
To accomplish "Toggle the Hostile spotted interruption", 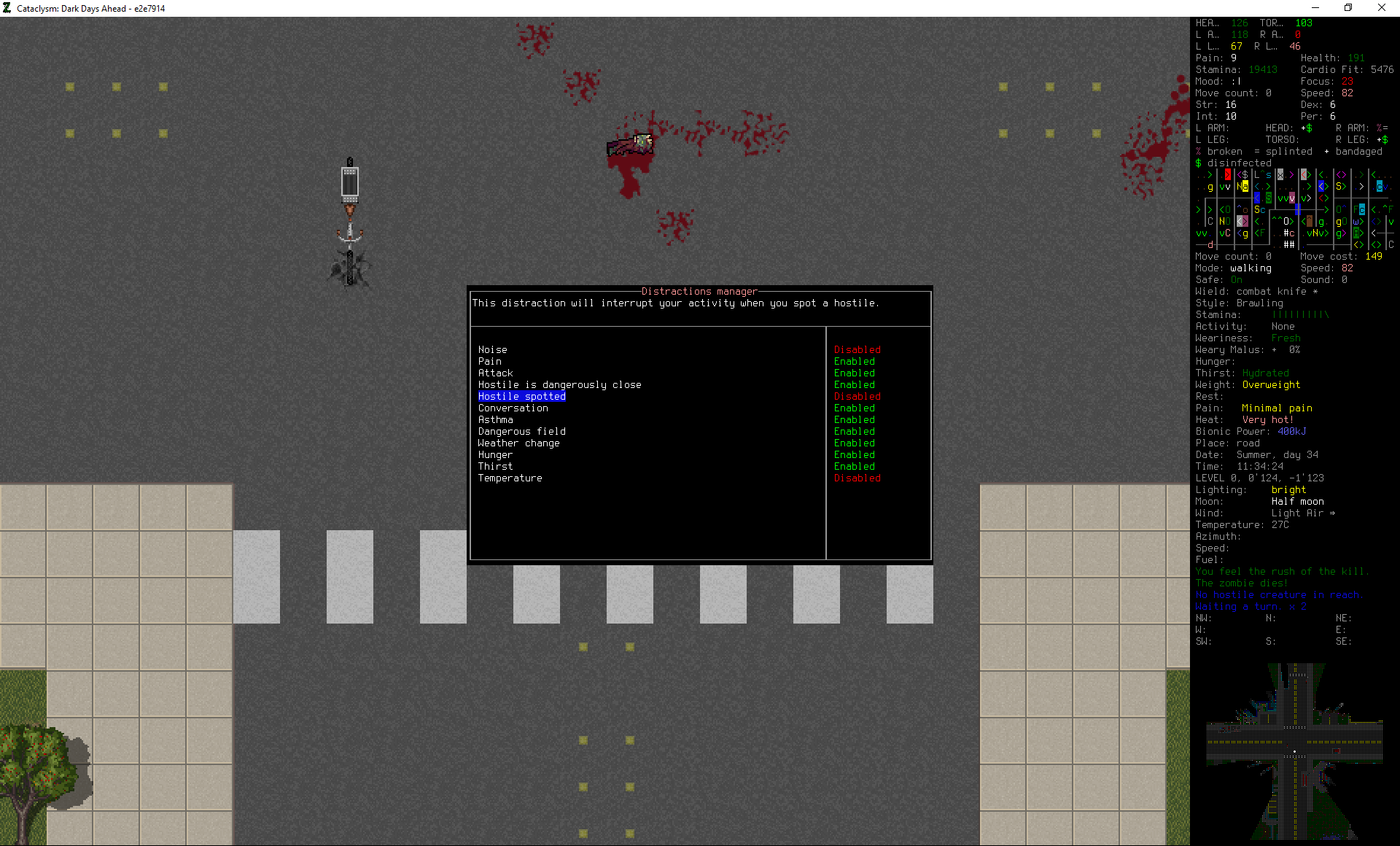I will (521, 396).
